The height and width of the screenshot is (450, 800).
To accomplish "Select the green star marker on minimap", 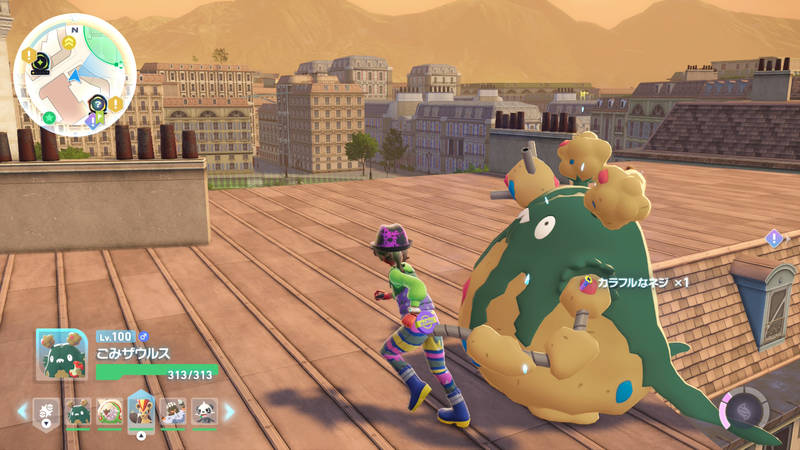I will 48,117.
